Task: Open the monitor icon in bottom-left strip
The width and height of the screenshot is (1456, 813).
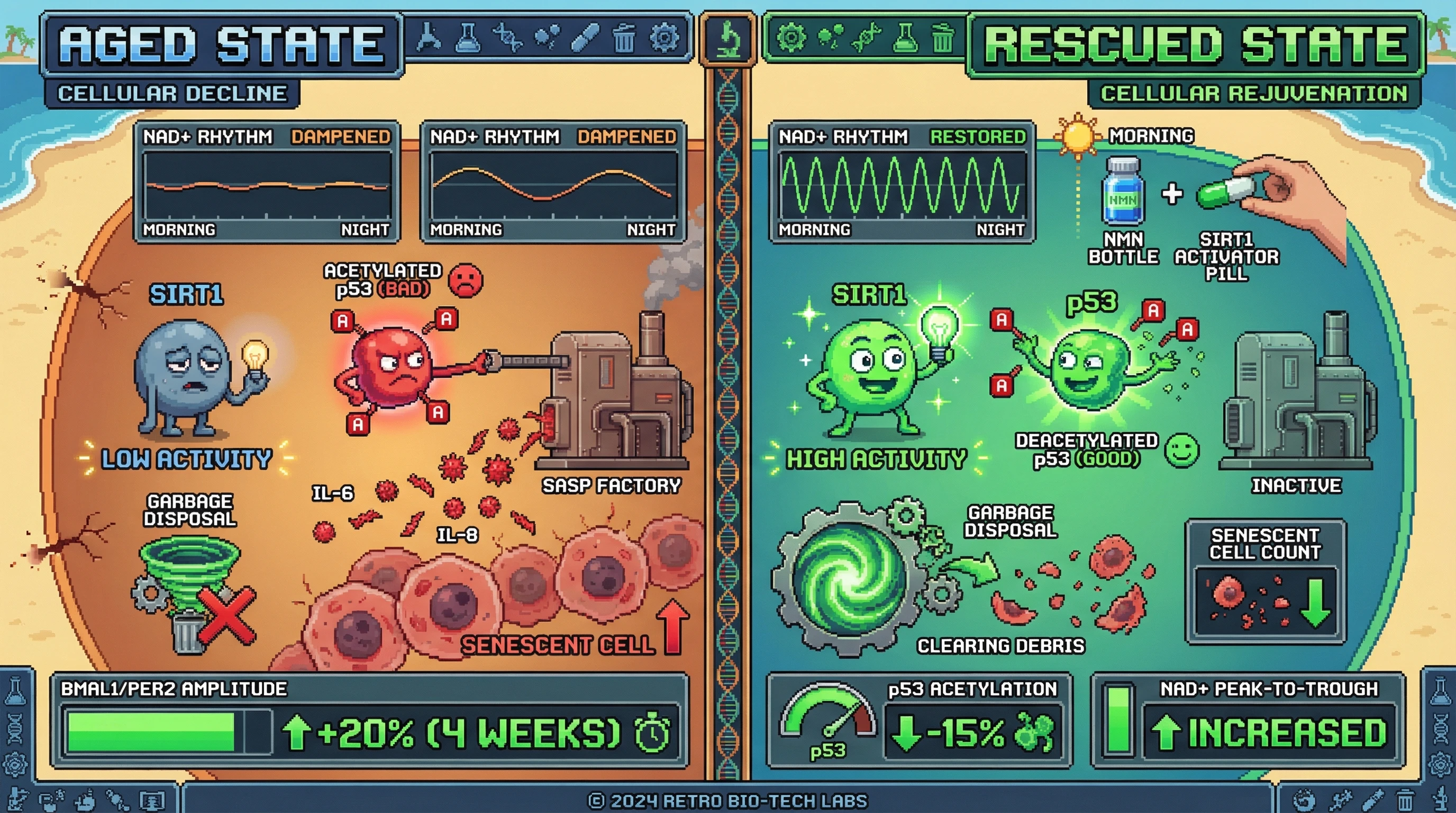Action: [152, 800]
